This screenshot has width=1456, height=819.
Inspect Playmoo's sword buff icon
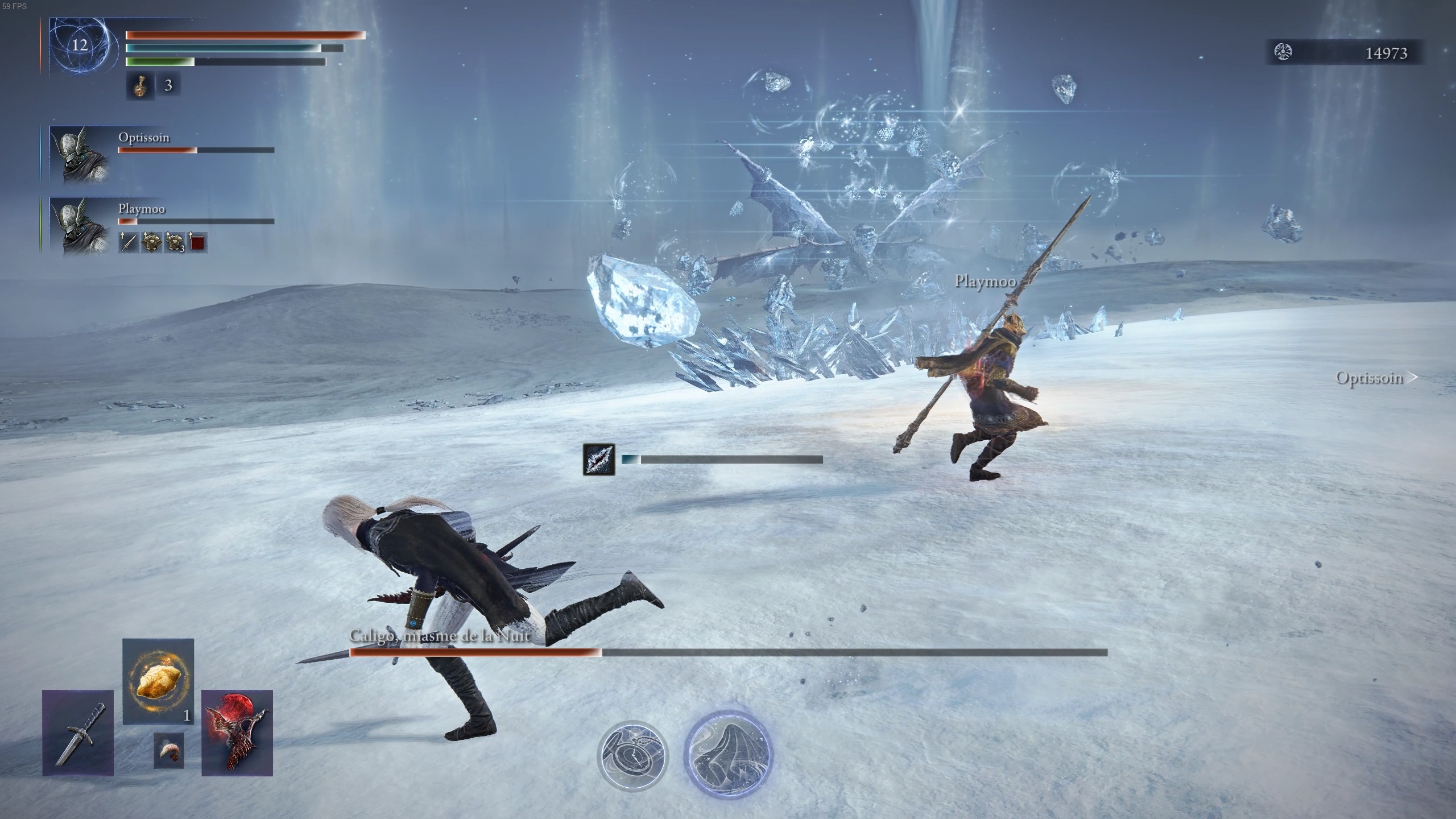pyautogui.click(x=129, y=243)
